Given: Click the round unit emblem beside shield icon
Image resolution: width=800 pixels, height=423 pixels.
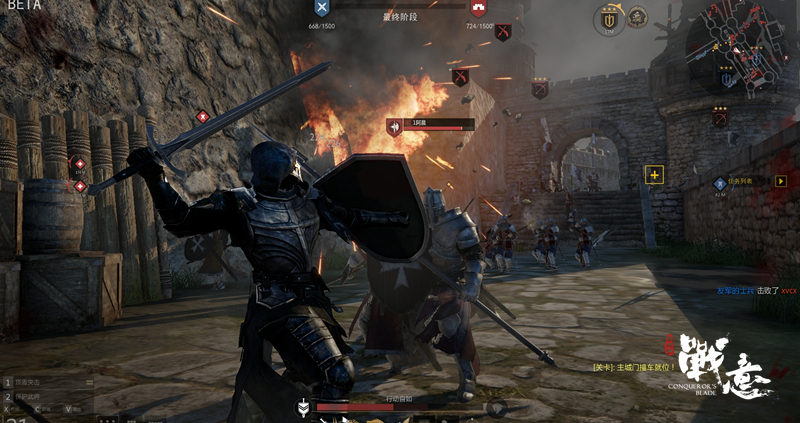Looking at the screenshot, I should pos(637,16).
